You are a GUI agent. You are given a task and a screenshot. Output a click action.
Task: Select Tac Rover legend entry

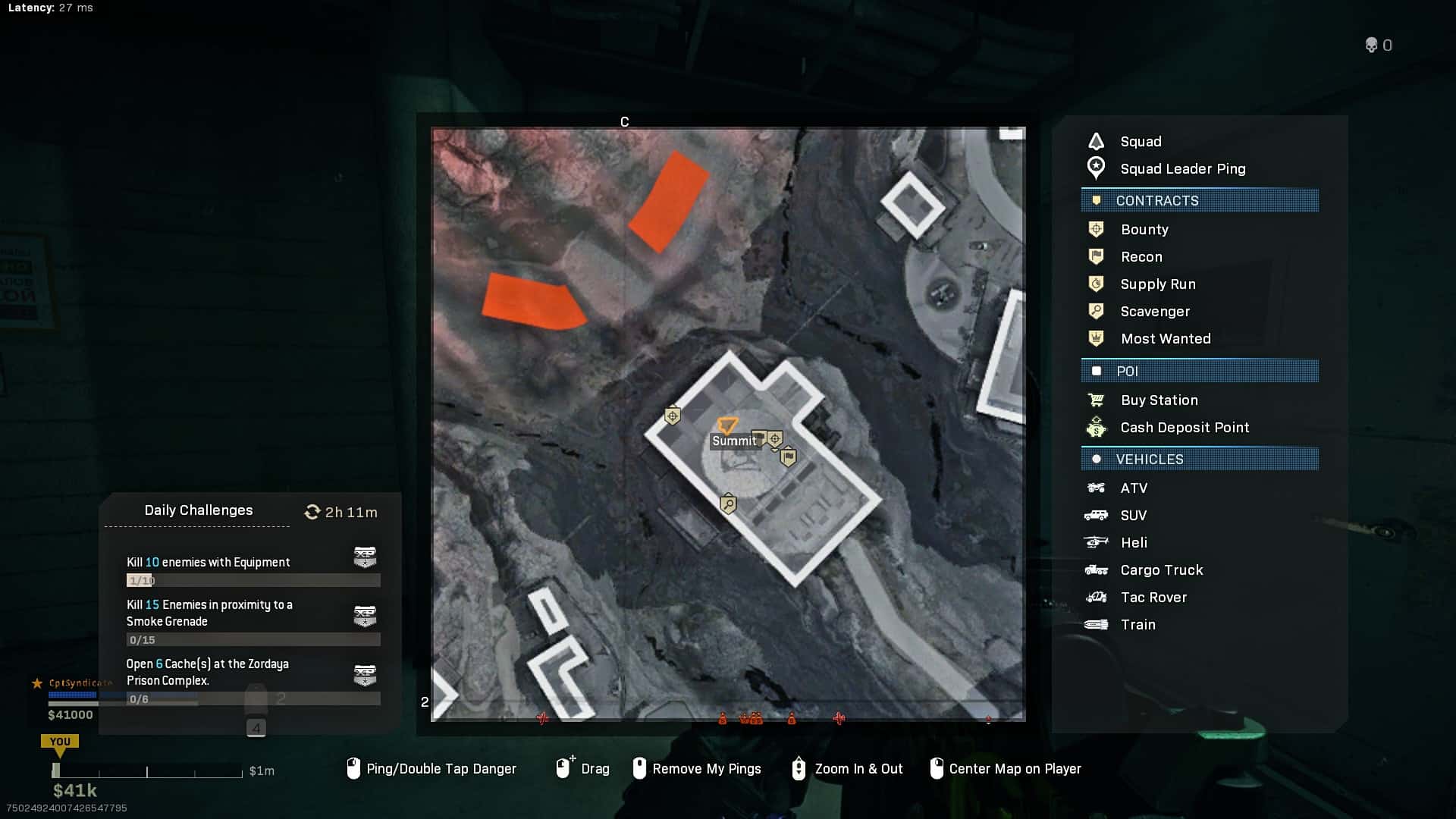(x=1153, y=598)
